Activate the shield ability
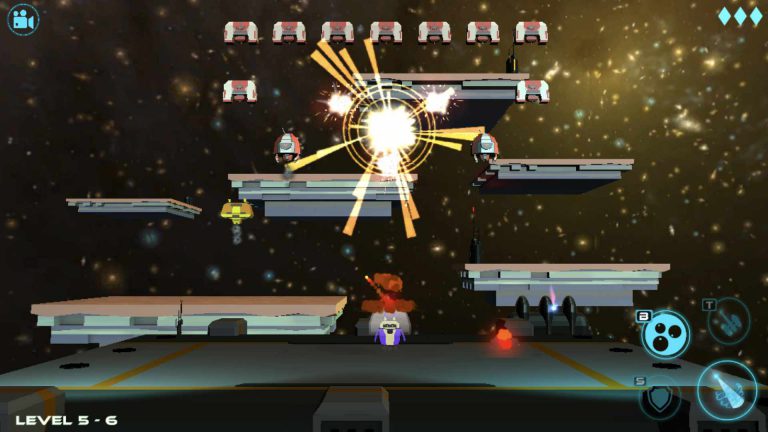 point(661,398)
